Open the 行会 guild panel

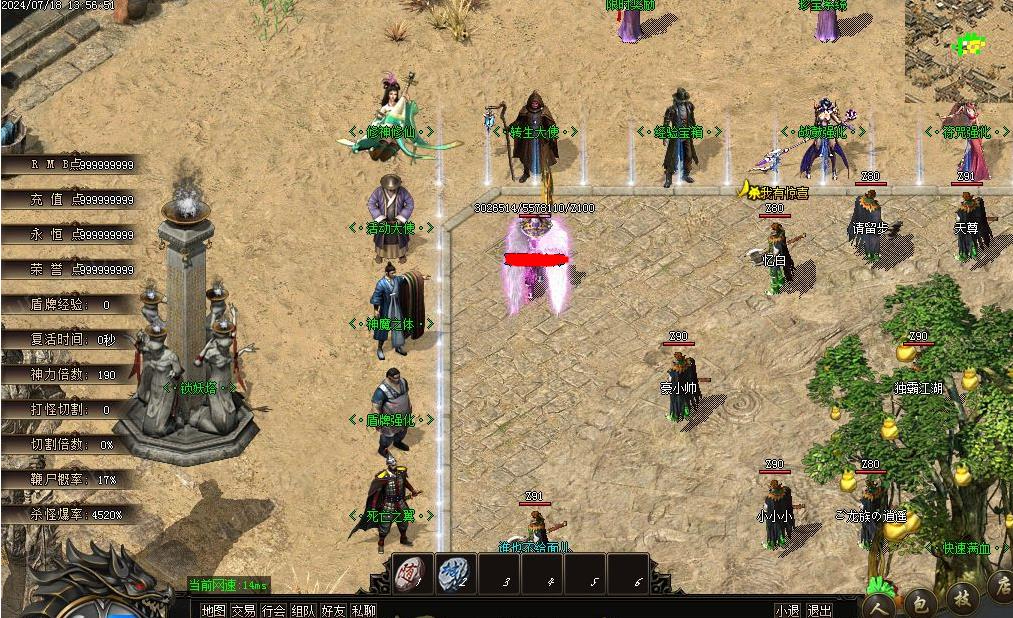(273, 610)
